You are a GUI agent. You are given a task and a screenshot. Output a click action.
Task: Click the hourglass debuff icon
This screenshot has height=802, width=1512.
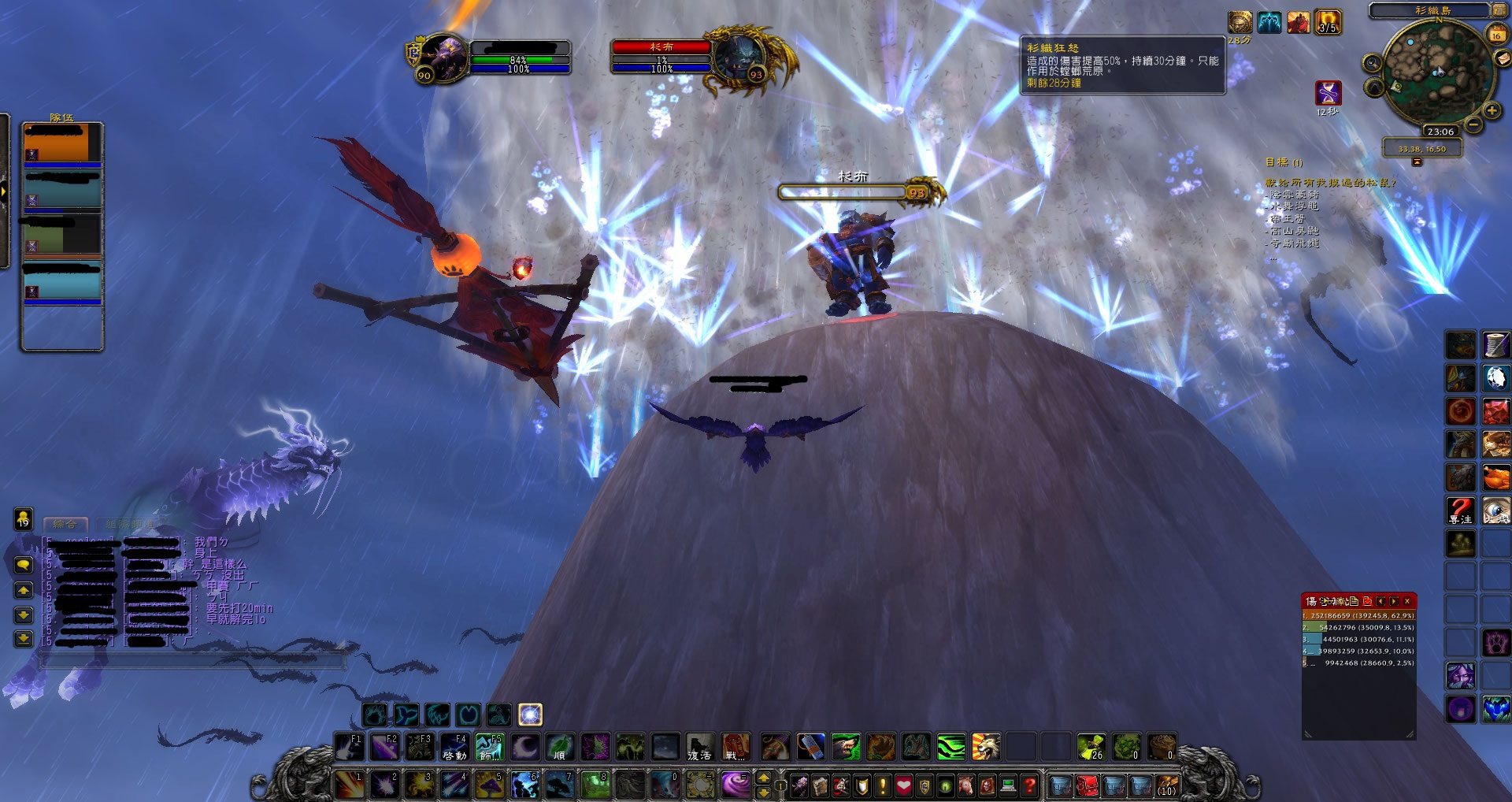coord(1328,93)
